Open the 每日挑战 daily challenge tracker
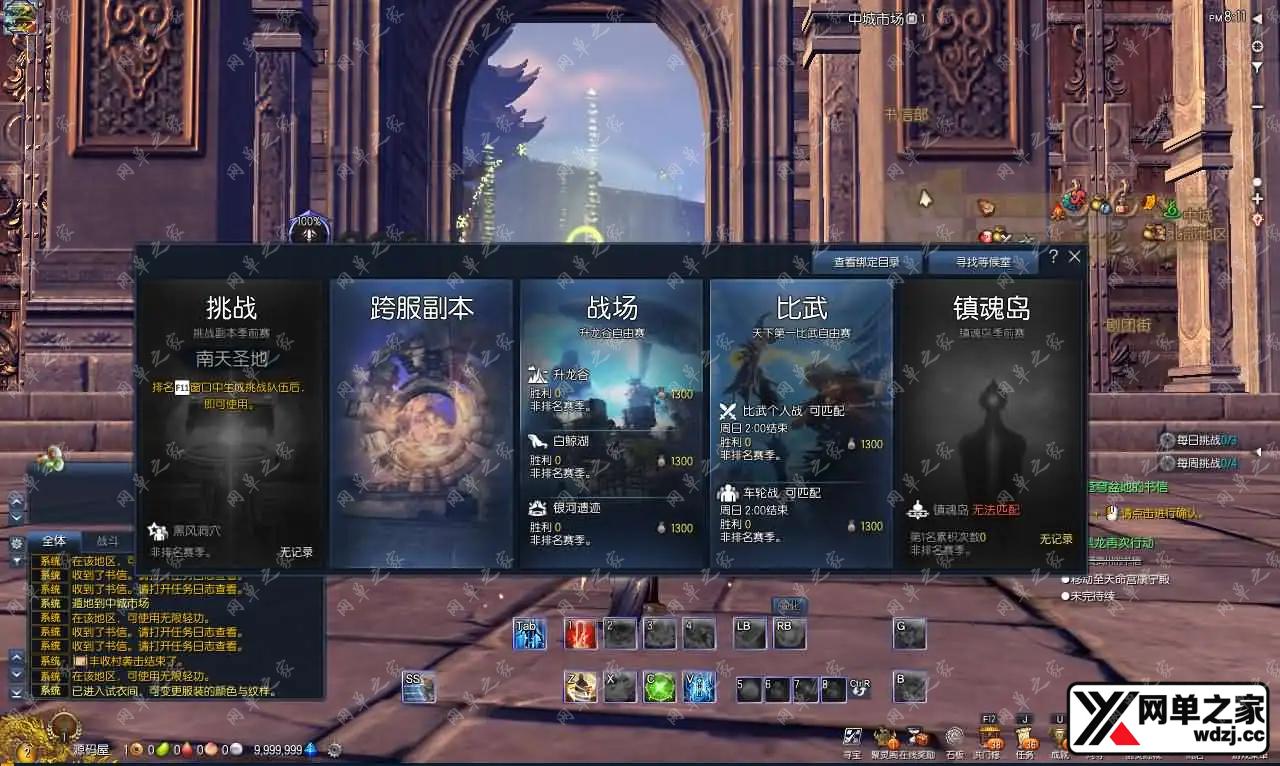The width and height of the screenshot is (1280, 766). coord(1191,440)
